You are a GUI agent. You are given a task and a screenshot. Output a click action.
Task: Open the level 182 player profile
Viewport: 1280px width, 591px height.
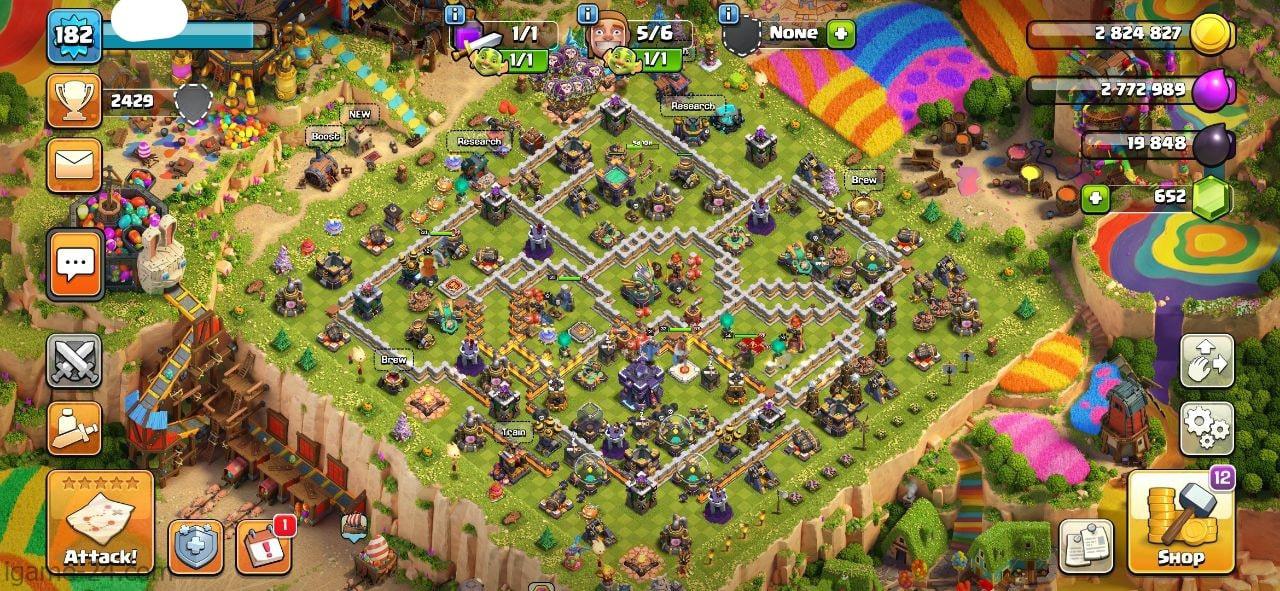[74, 36]
